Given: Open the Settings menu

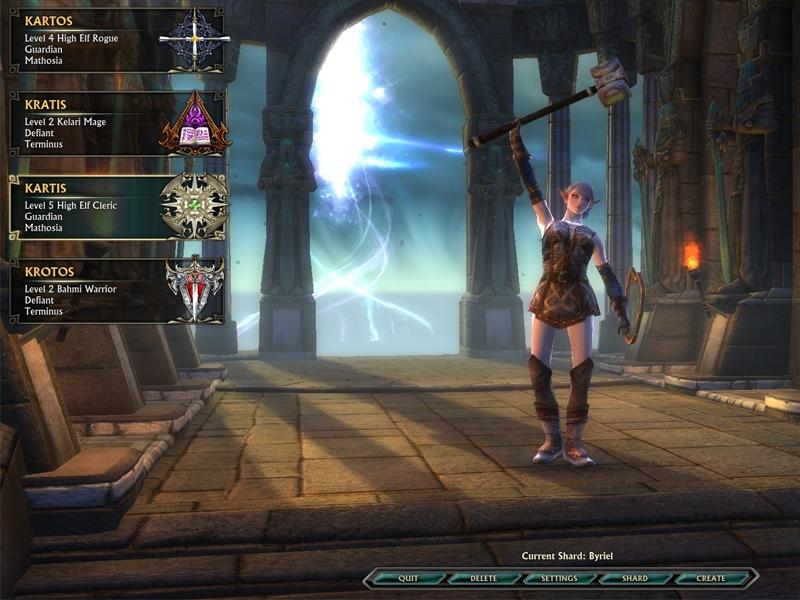Looking at the screenshot, I should pos(559,578).
